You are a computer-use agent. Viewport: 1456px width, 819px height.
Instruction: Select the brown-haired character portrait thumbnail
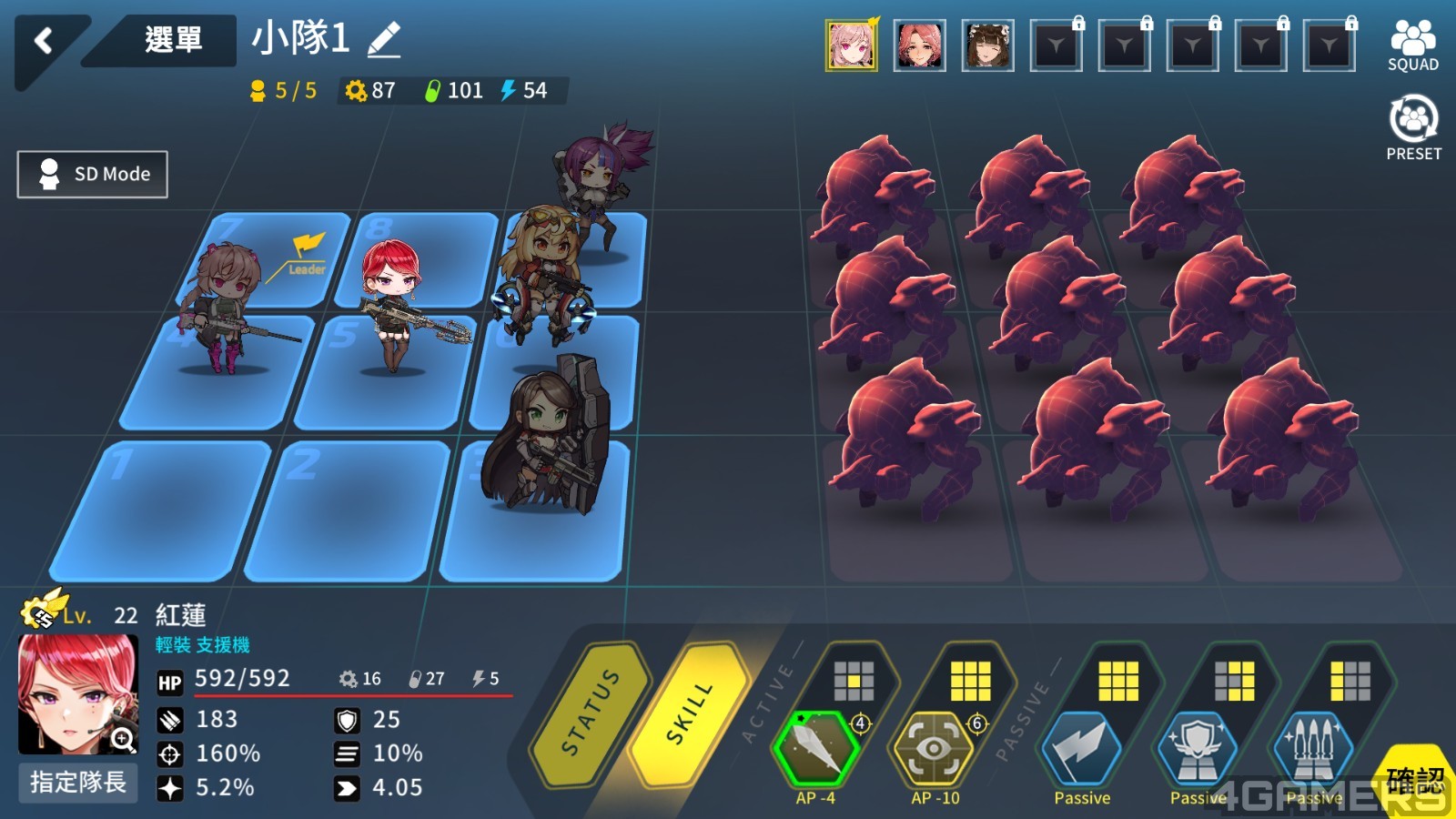click(987, 45)
